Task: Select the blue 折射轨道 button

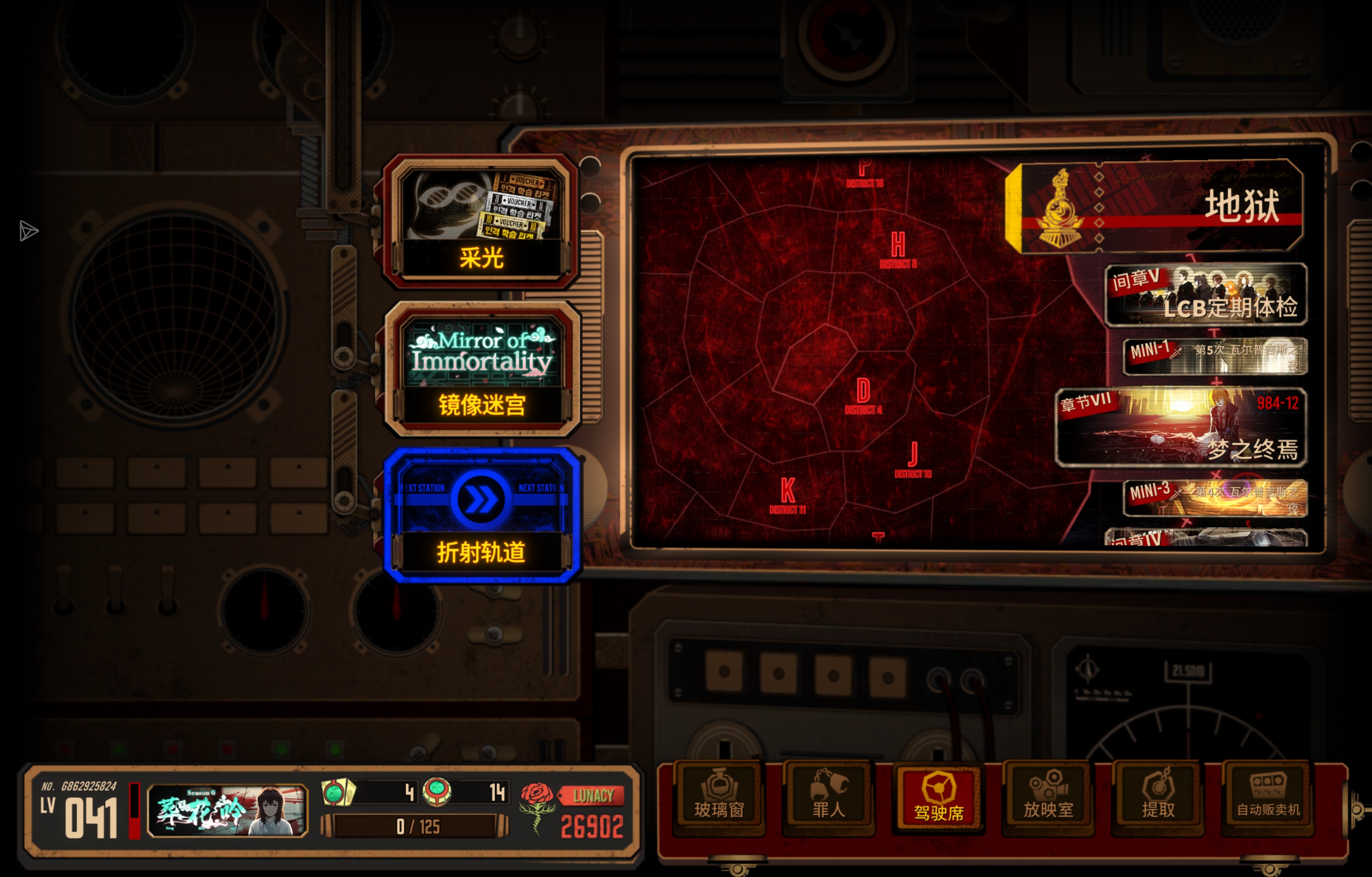Action: (x=482, y=516)
